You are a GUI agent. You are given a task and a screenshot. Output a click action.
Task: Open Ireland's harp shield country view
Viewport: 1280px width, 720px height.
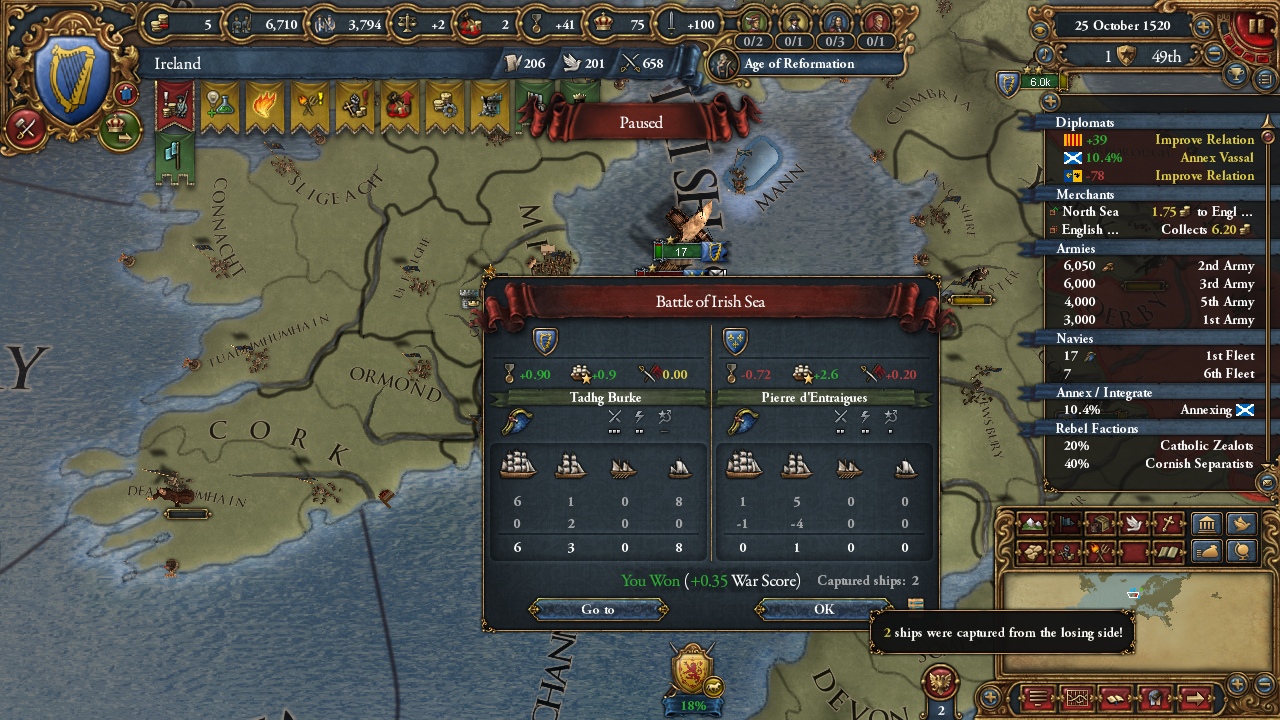coord(72,81)
